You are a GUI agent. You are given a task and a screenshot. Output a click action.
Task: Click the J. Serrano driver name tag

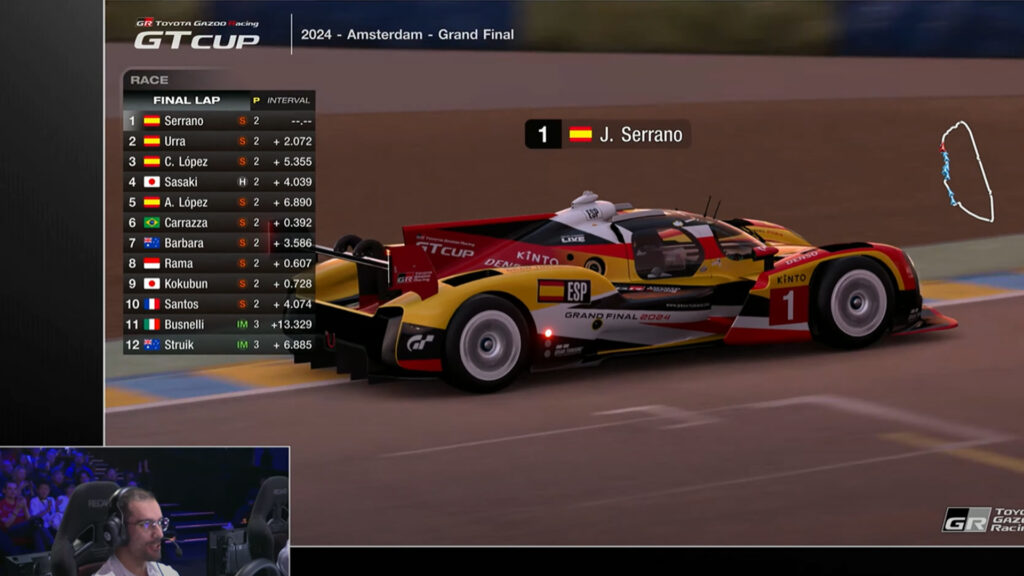click(x=608, y=135)
